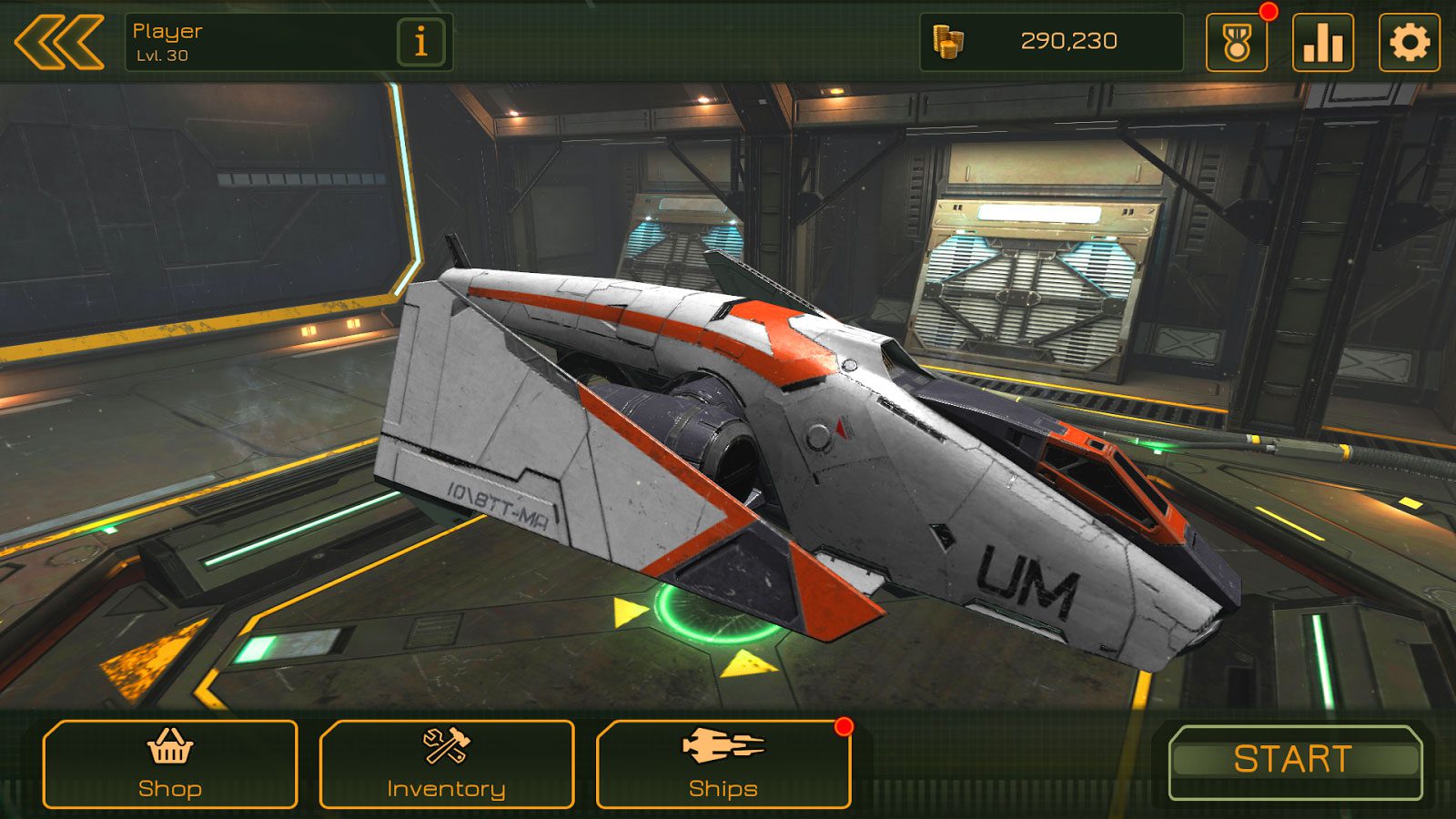Viewport: 1456px width, 819px height.
Task: Hit the START button
Action: pos(1294,761)
